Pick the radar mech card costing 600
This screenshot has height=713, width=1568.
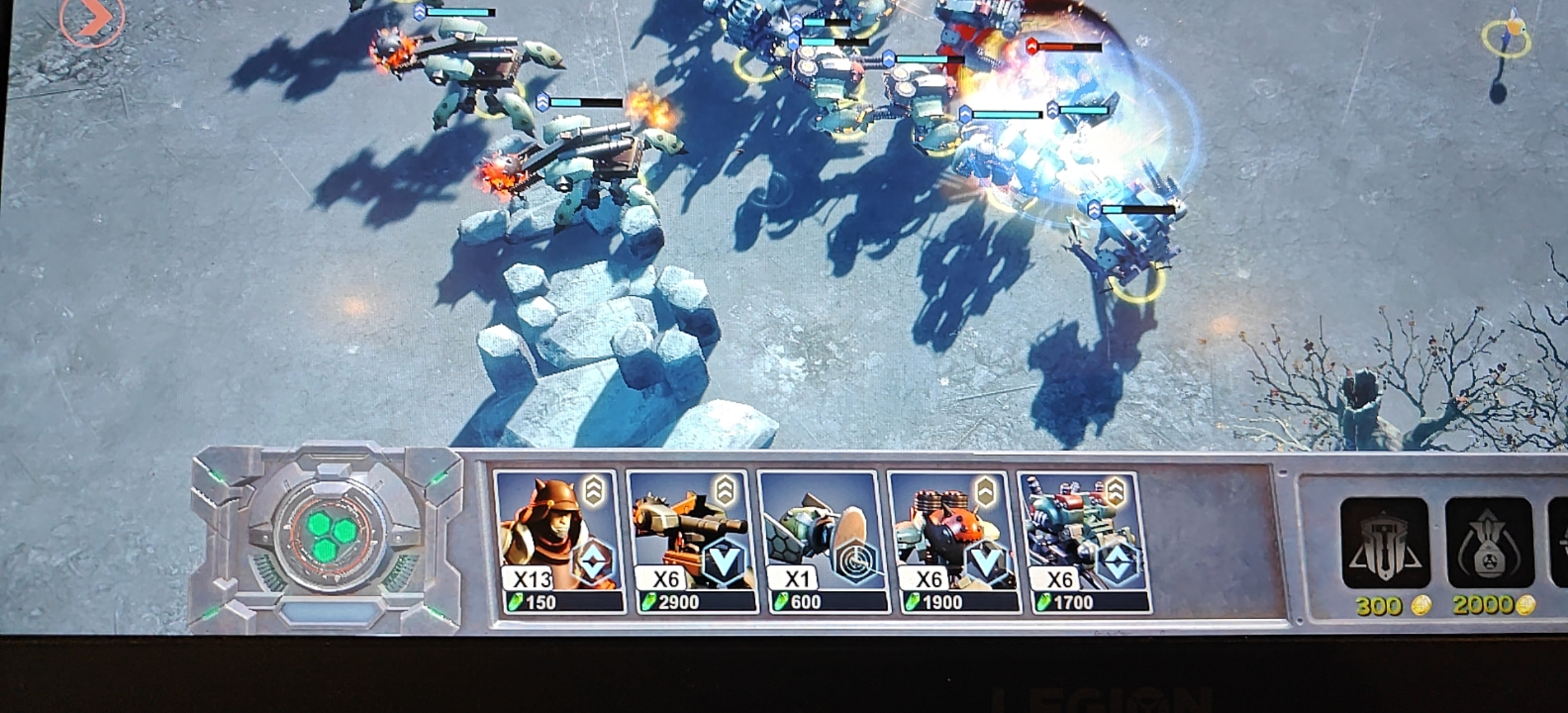click(x=822, y=541)
